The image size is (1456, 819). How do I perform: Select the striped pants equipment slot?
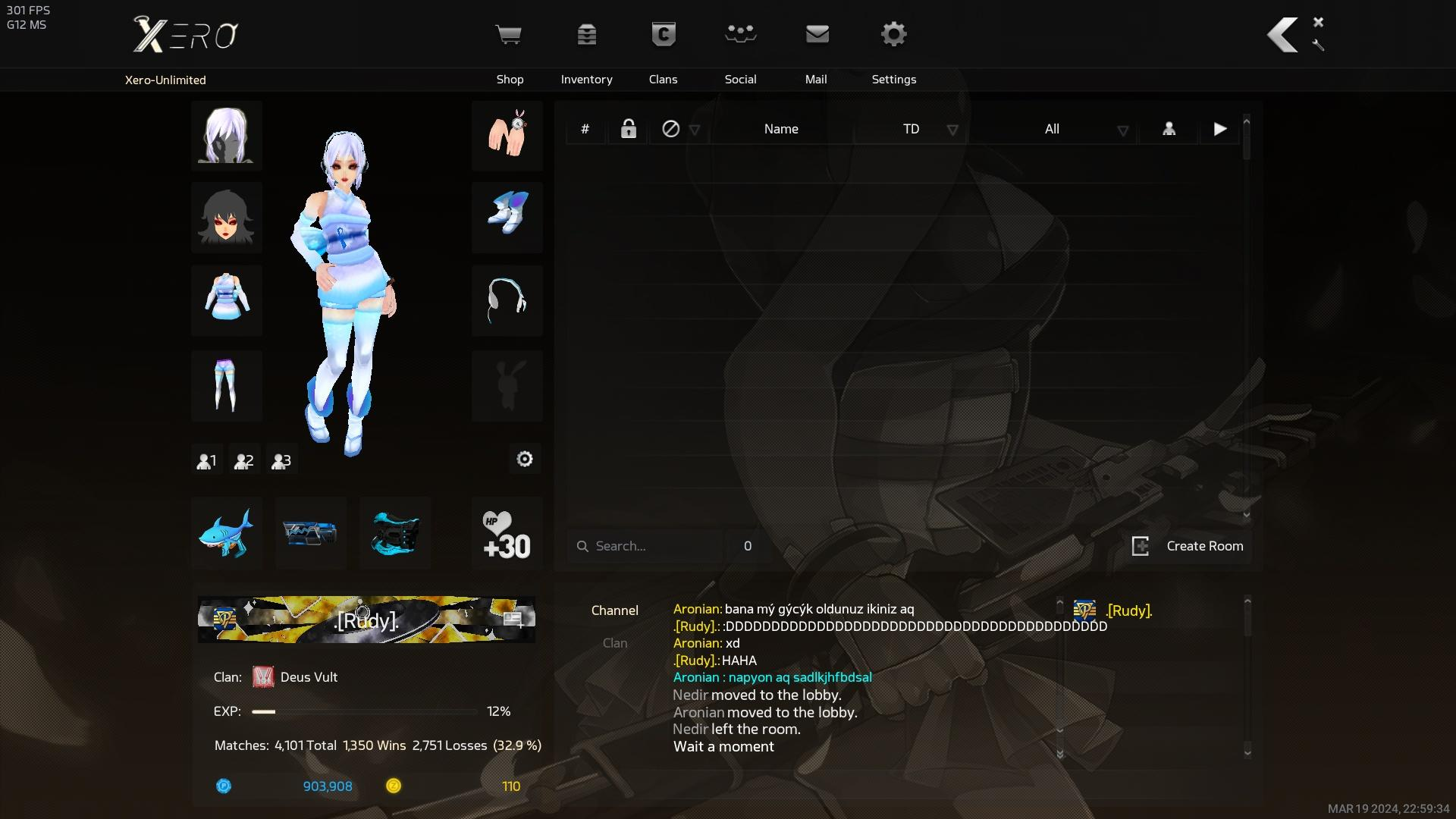[x=226, y=386]
